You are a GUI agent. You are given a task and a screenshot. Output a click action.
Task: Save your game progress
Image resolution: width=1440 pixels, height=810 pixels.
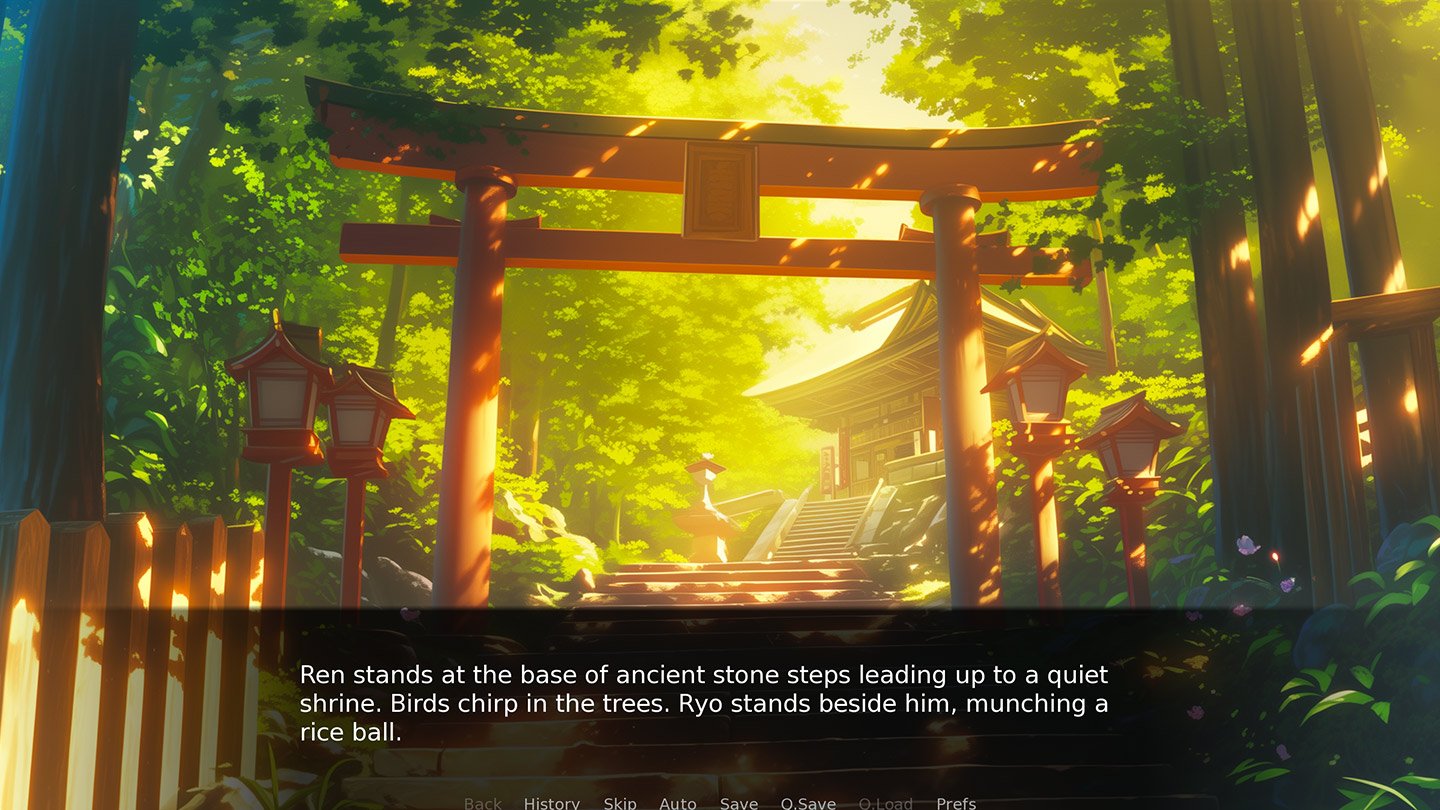tap(738, 803)
